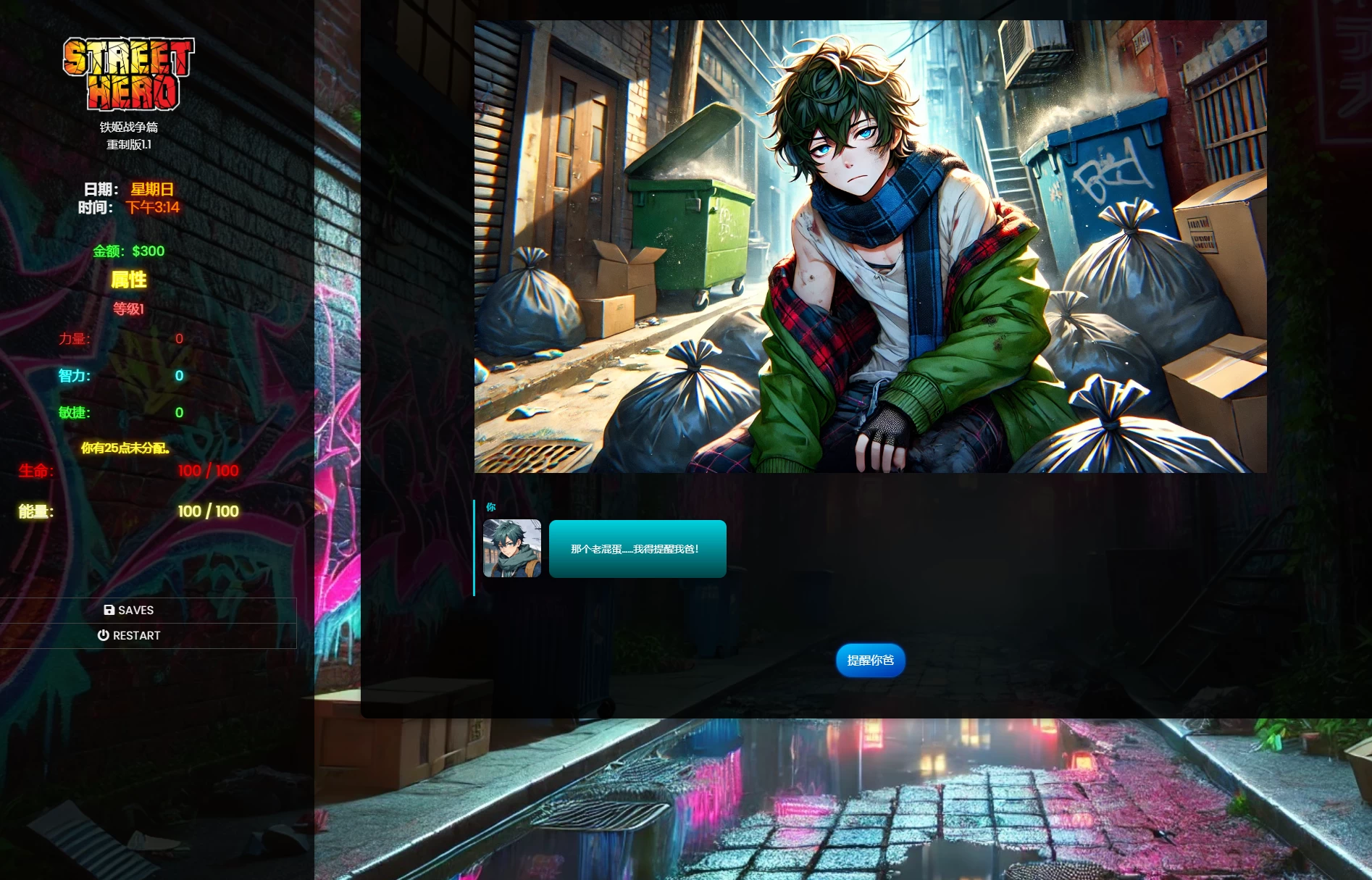This screenshot has width=1372, height=880.
Task: Click the speaker name label 你
Action: [x=490, y=508]
